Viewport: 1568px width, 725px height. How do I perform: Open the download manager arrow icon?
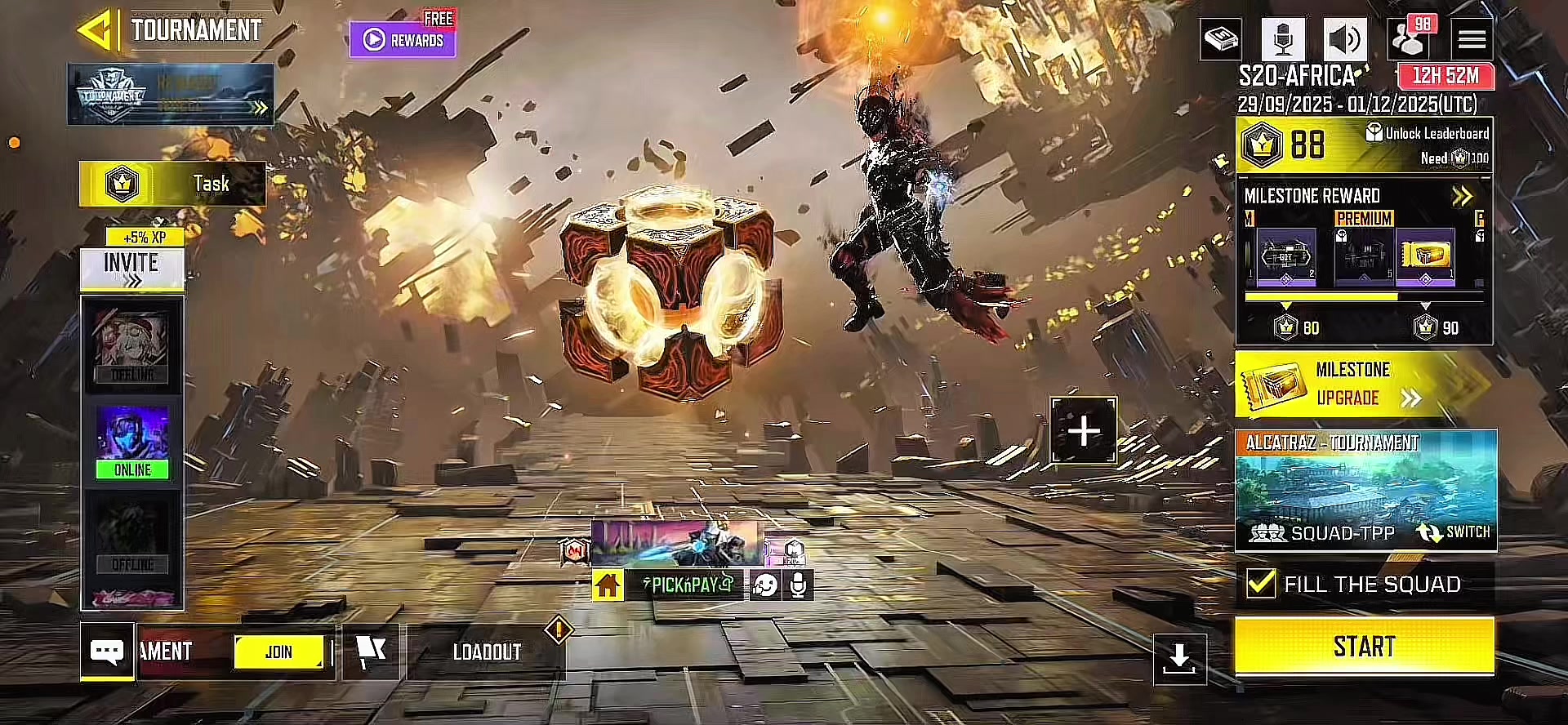click(x=1179, y=658)
